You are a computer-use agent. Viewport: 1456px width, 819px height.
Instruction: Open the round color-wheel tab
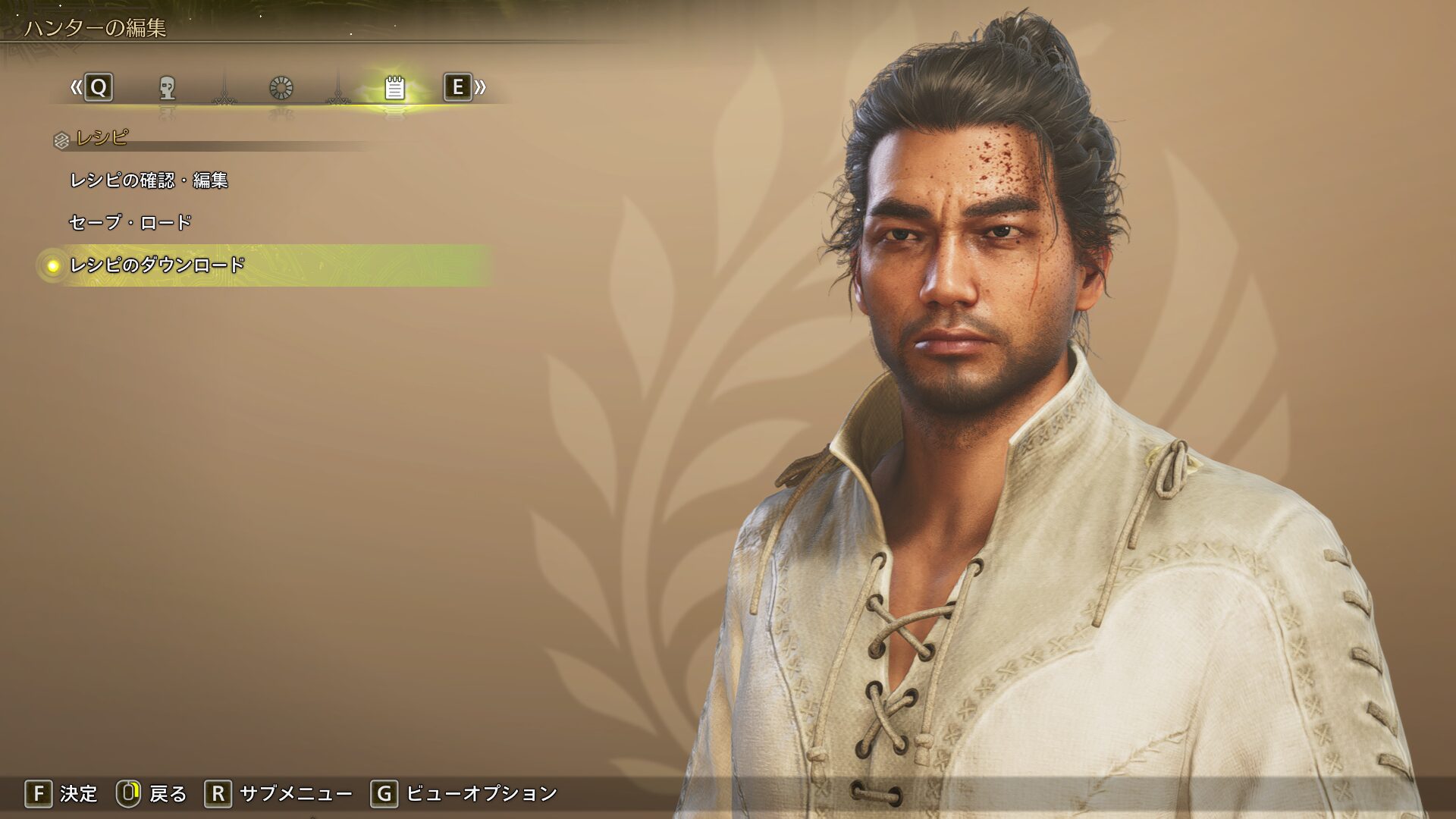click(281, 88)
